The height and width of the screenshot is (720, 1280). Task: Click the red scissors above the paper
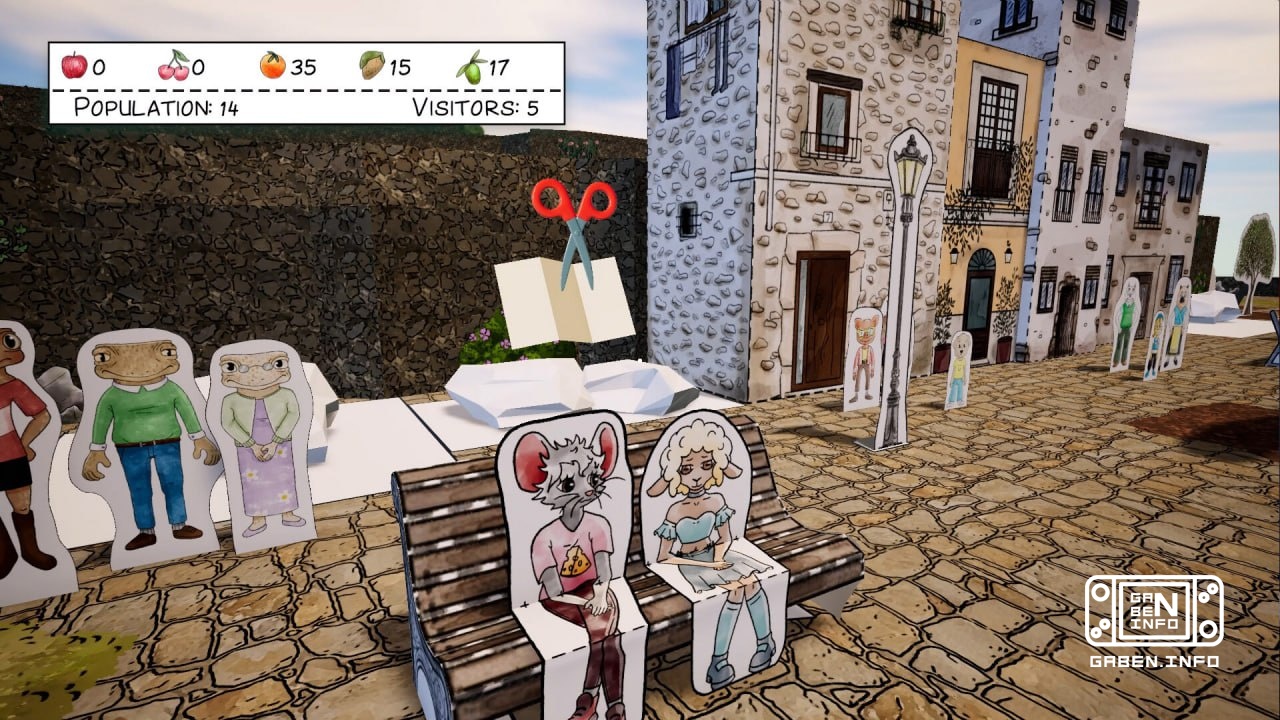(x=574, y=210)
